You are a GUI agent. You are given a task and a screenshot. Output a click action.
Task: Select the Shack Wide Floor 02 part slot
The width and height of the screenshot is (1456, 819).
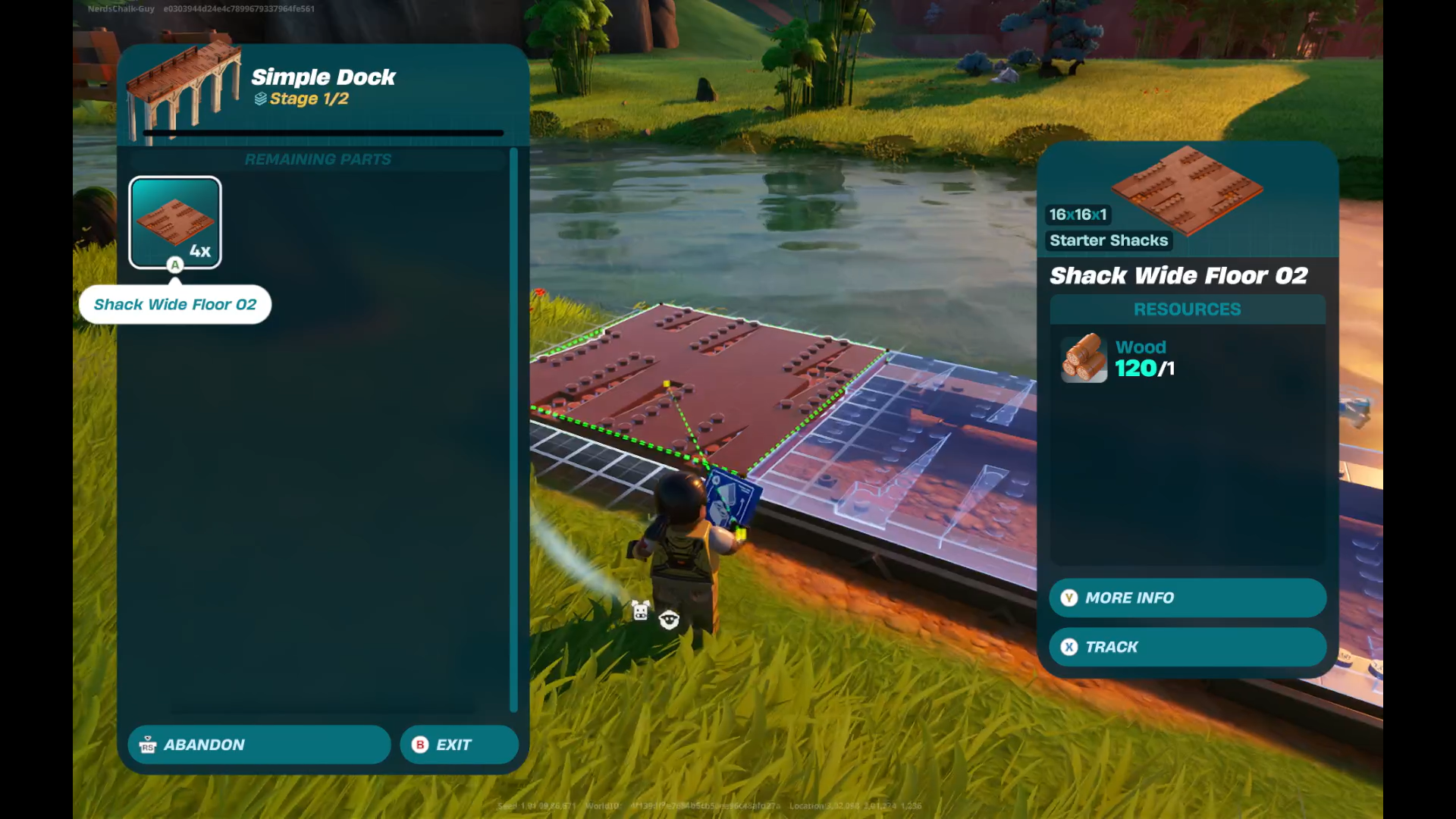click(x=175, y=223)
